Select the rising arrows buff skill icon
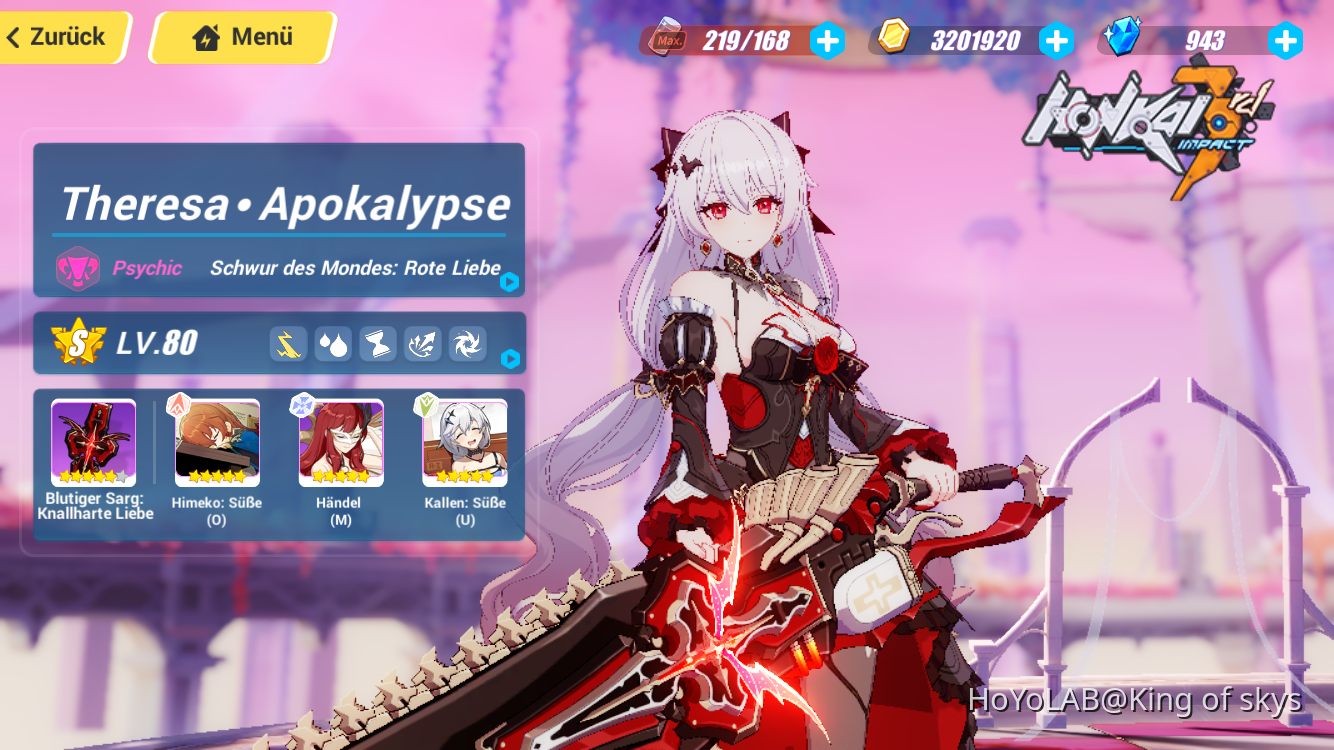Screen dimensions: 1334x750 422,343
